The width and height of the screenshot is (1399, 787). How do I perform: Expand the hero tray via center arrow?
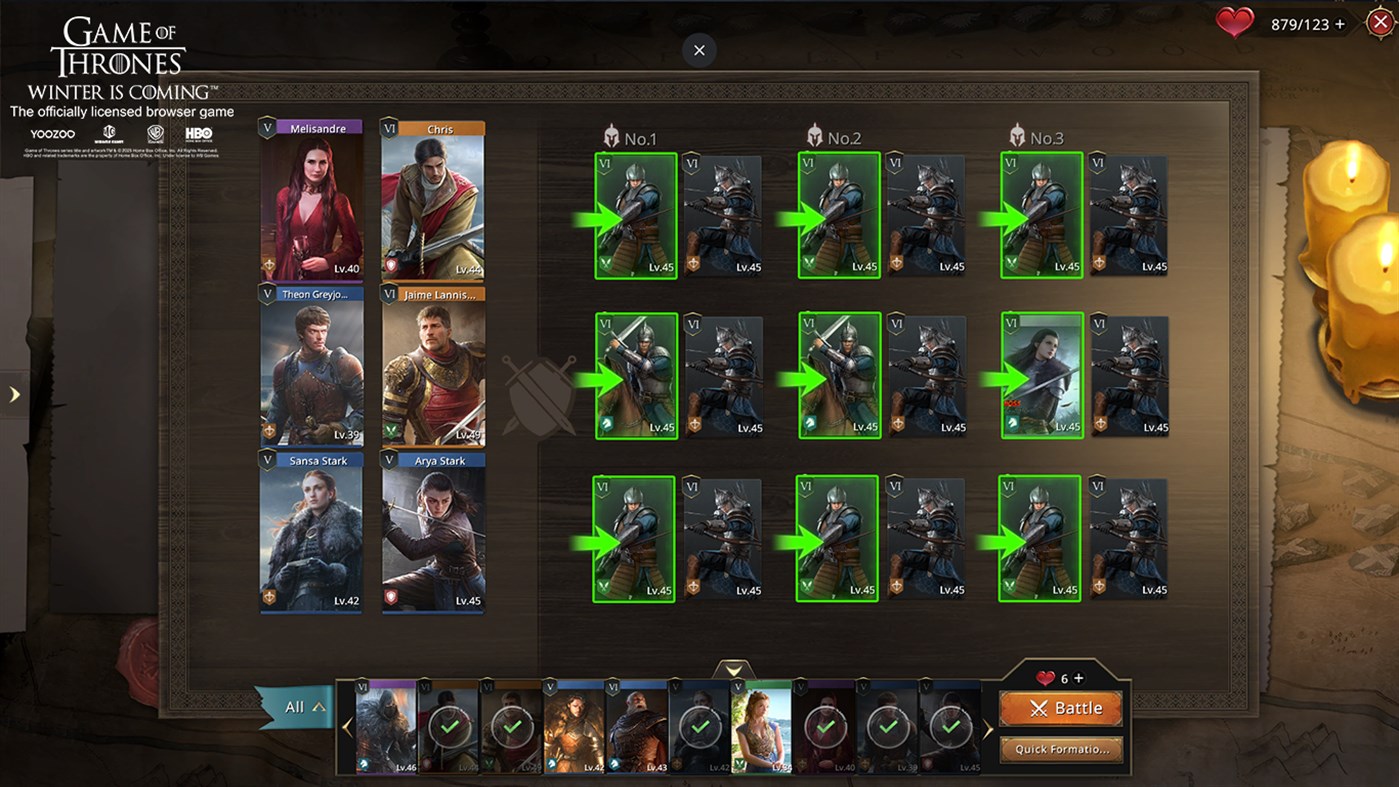[x=734, y=668]
